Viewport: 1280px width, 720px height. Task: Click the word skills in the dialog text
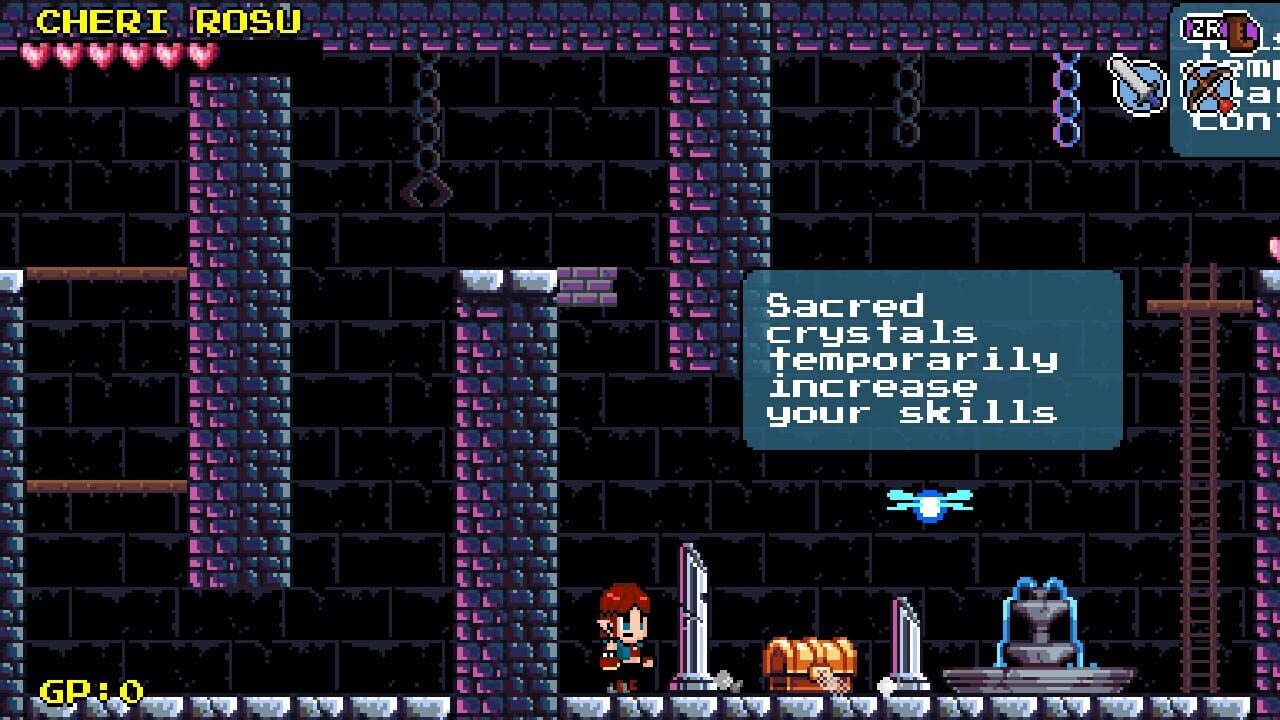975,413
